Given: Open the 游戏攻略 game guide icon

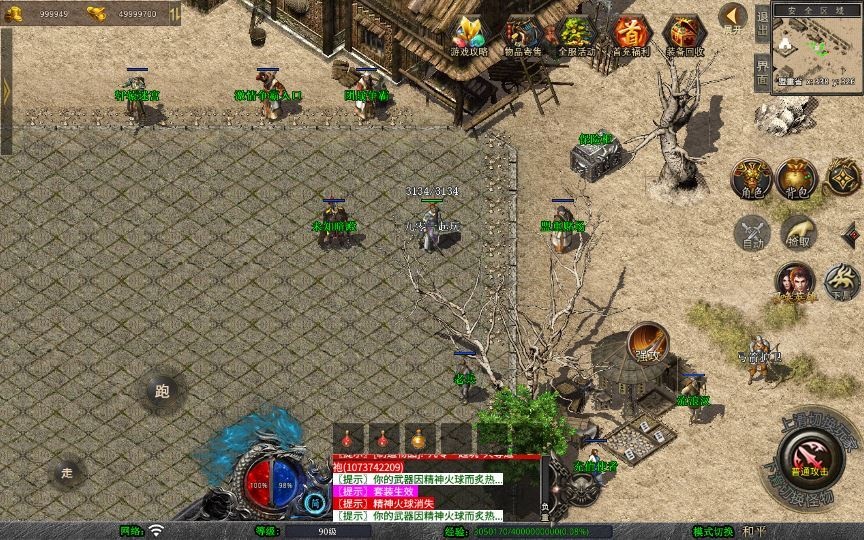Looking at the screenshot, I should [469, 36].
